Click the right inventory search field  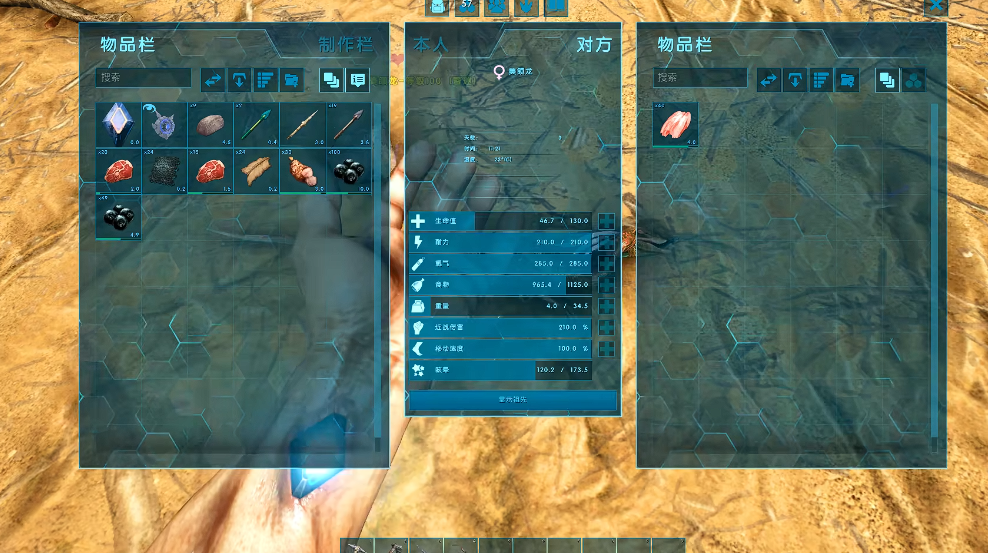tap(700, 78)
